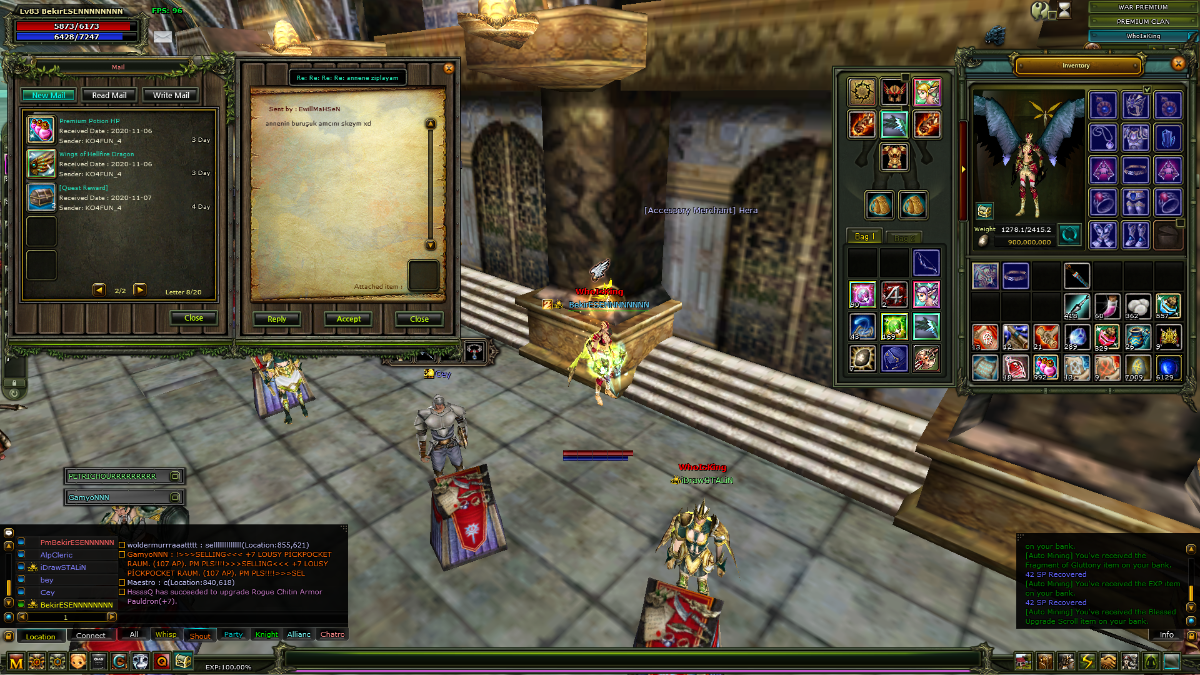The image size is (1200, 675).
Task: Click the Connect button
Action: click(x=91, y=635)
